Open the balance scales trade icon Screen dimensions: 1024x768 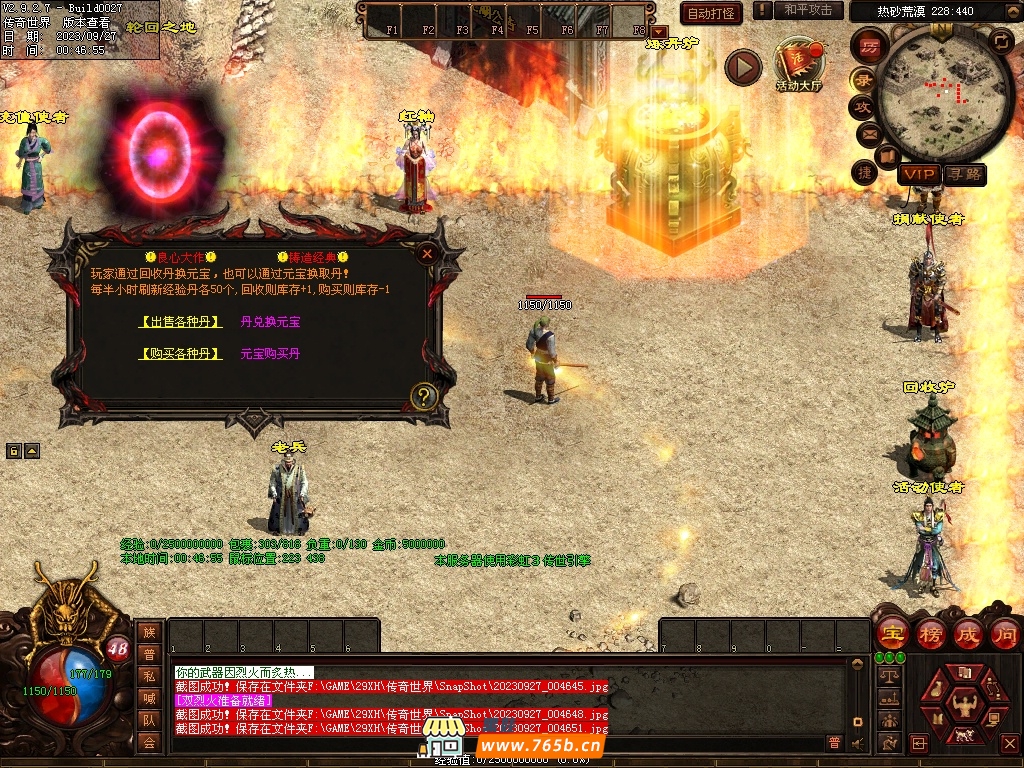coord(887,677)
